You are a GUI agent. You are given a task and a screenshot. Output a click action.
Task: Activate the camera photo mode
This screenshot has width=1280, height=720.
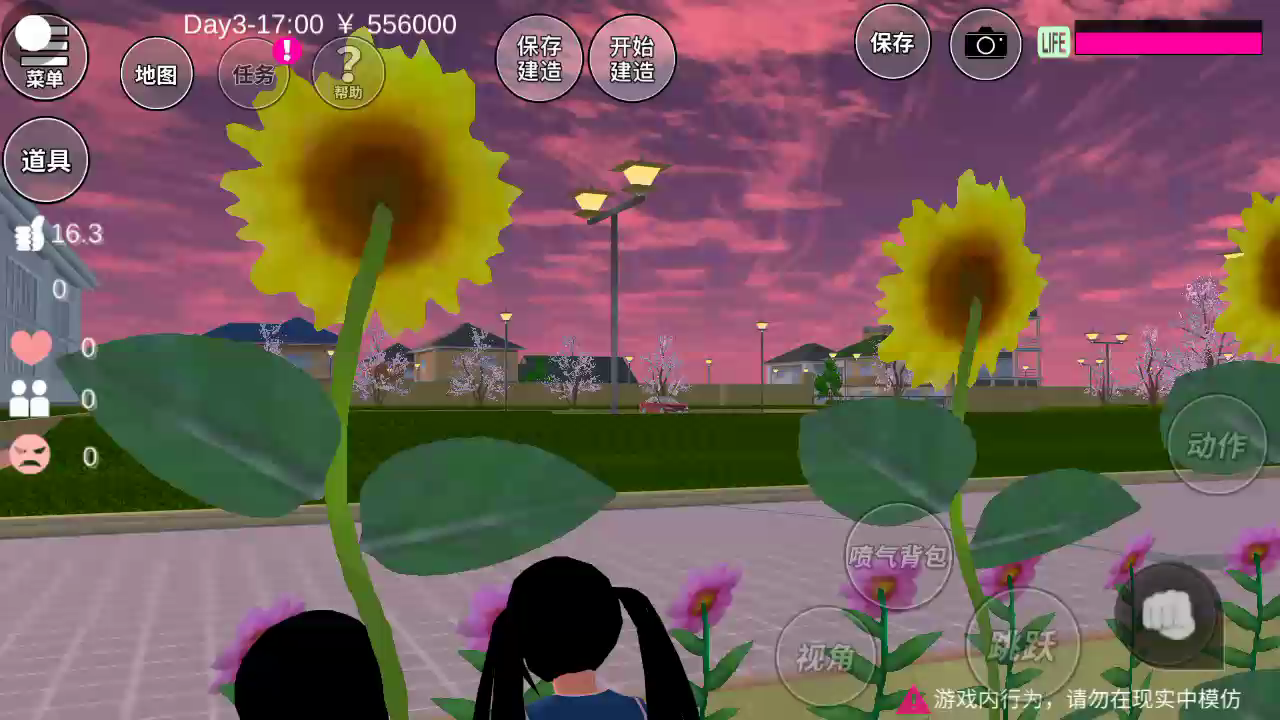point(985,44)
